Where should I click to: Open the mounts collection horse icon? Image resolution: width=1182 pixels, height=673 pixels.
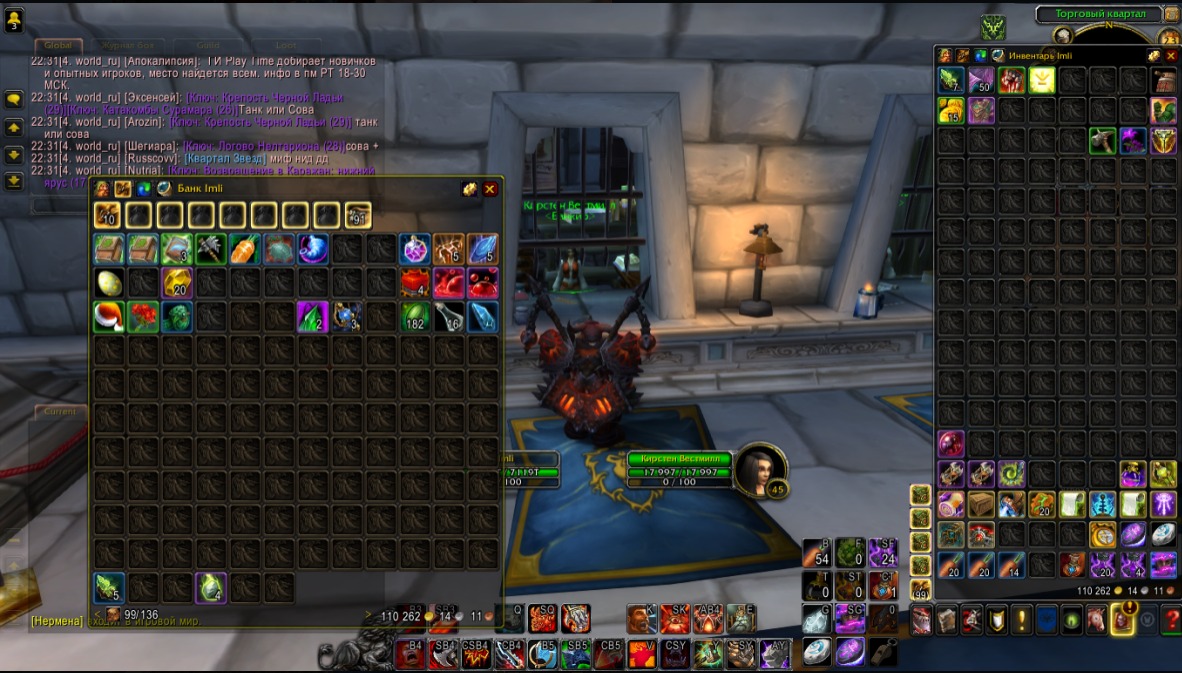[1097, 621]
